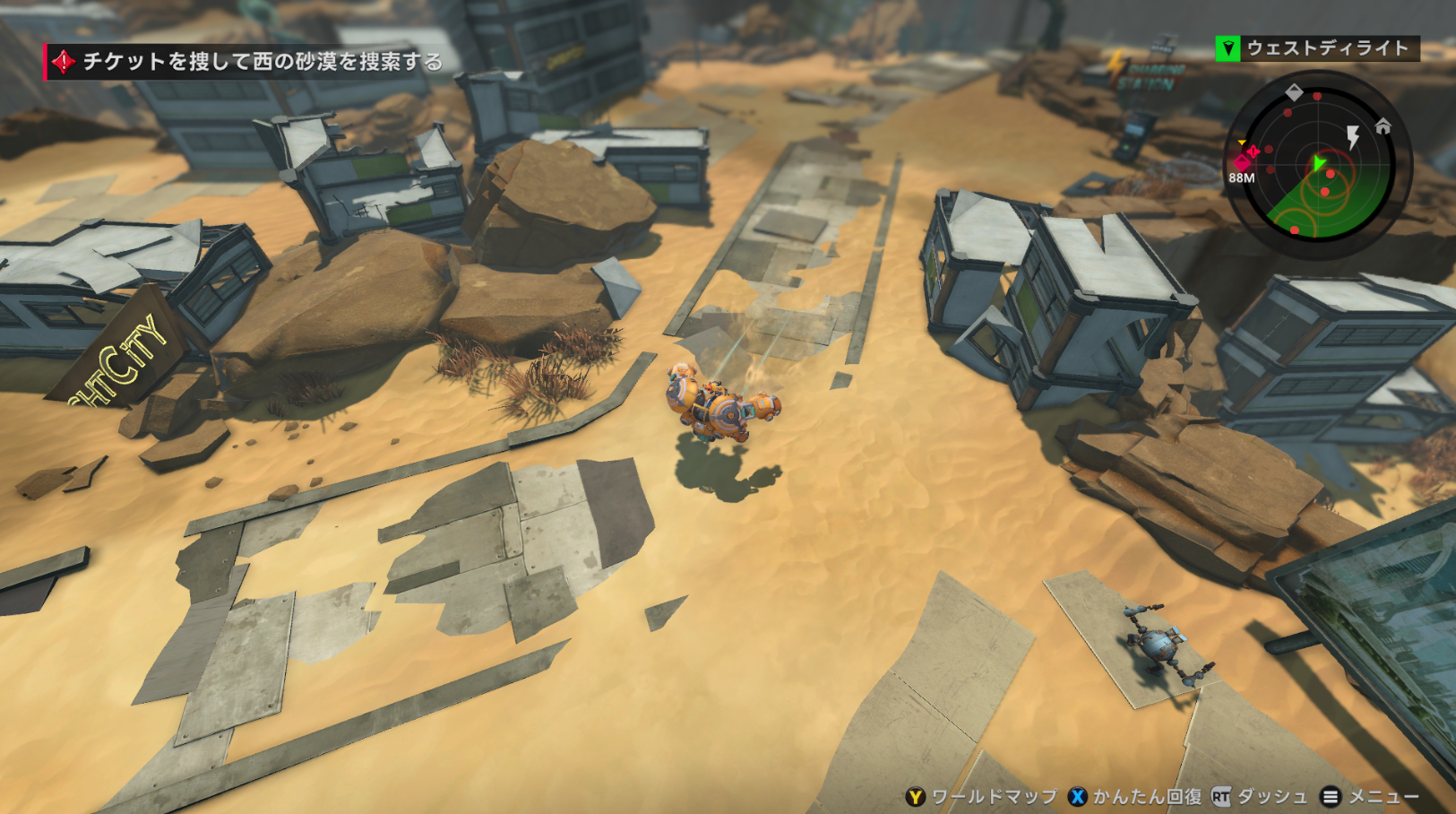
Task: Open the radar minimap
Action: (x=1316, y=167)
